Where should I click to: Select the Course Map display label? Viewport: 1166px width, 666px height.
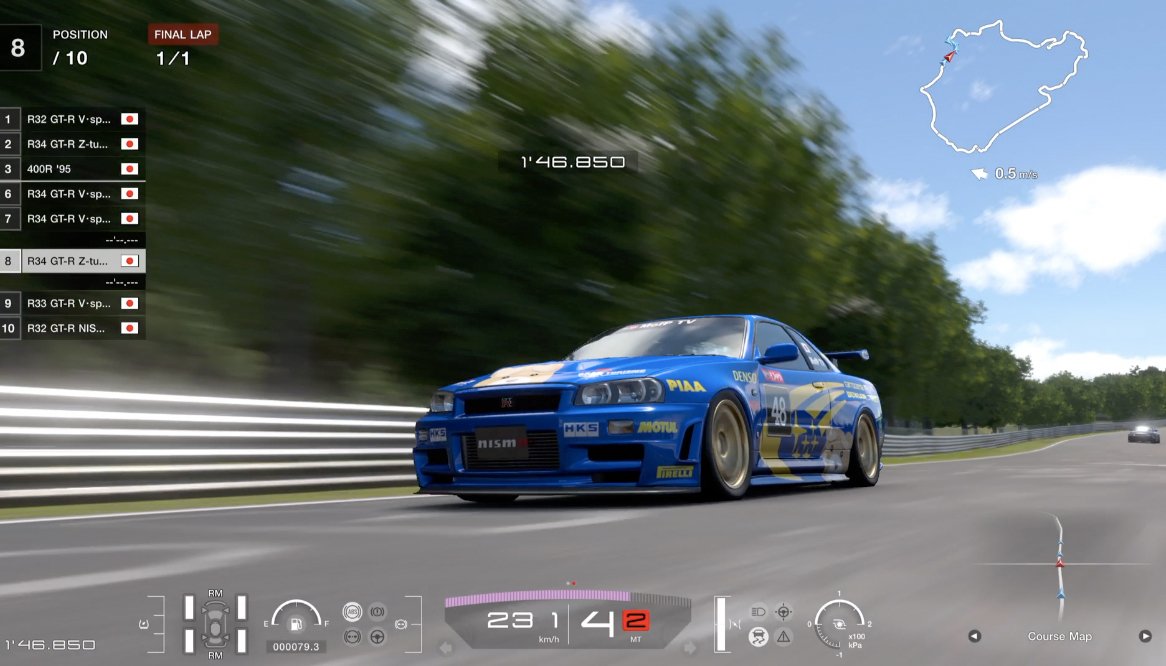tap(1059, 636)
